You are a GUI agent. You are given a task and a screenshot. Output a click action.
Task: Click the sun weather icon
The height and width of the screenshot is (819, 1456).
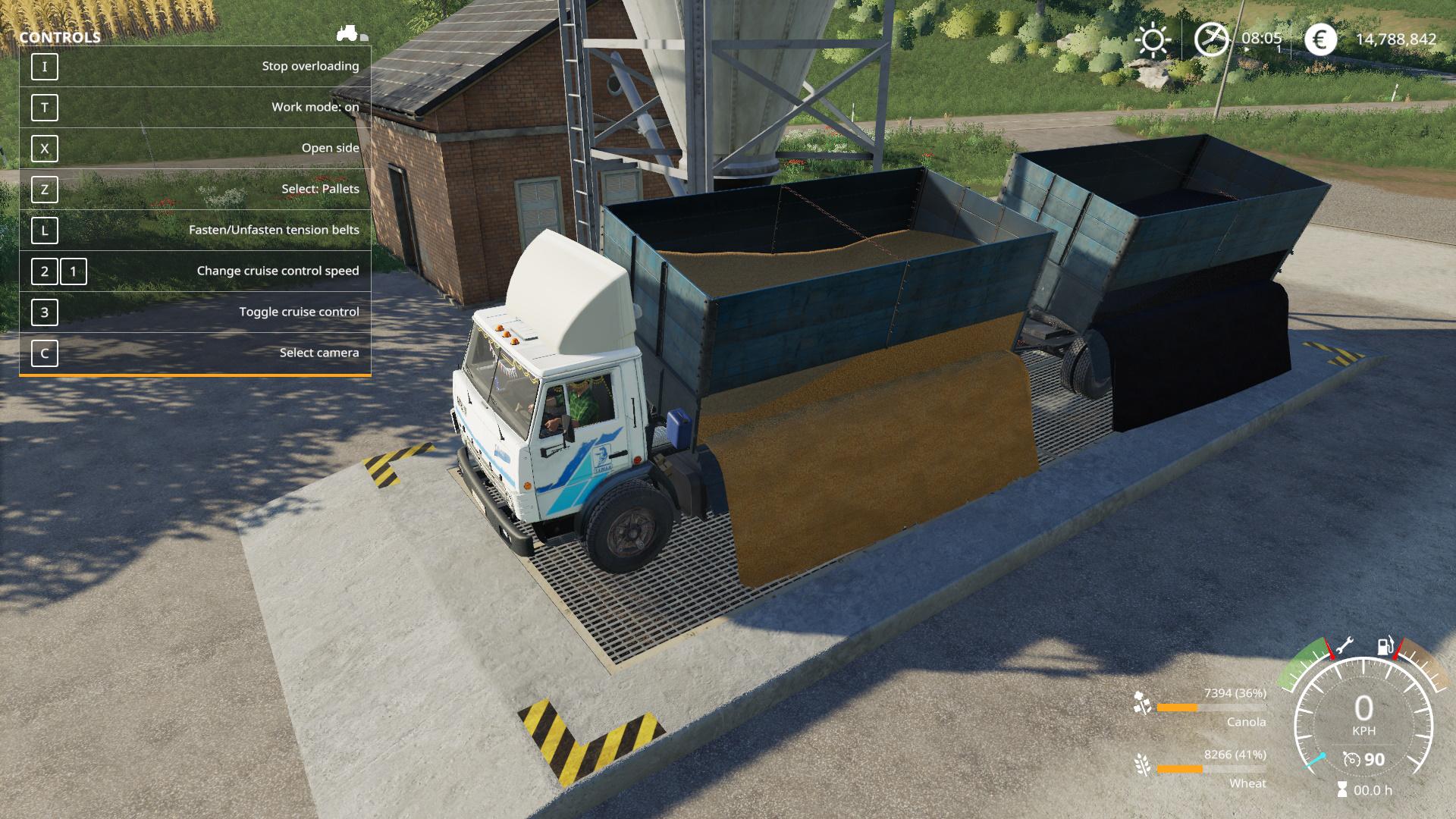tap(1153, 39)
